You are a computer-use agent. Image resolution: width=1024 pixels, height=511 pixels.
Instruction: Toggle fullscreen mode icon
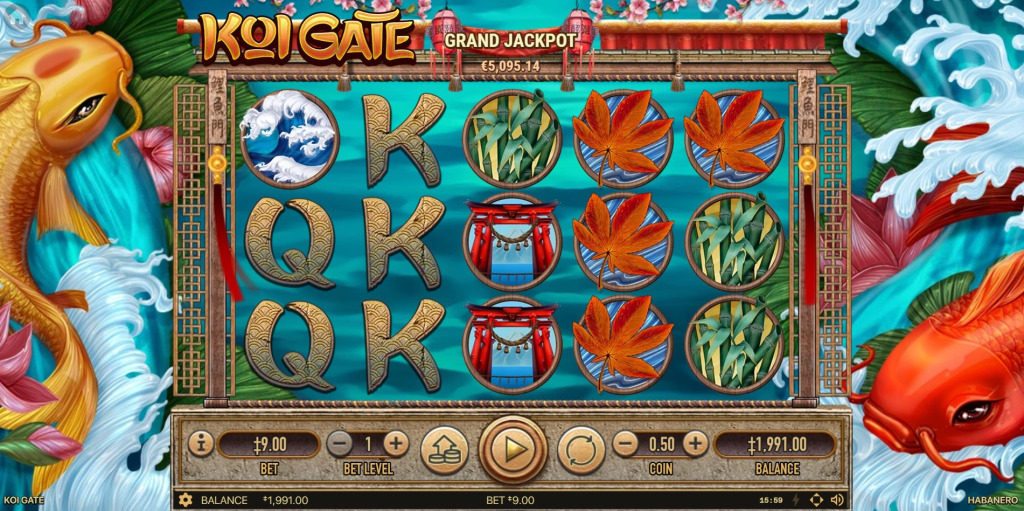click(x=816, y=500)
